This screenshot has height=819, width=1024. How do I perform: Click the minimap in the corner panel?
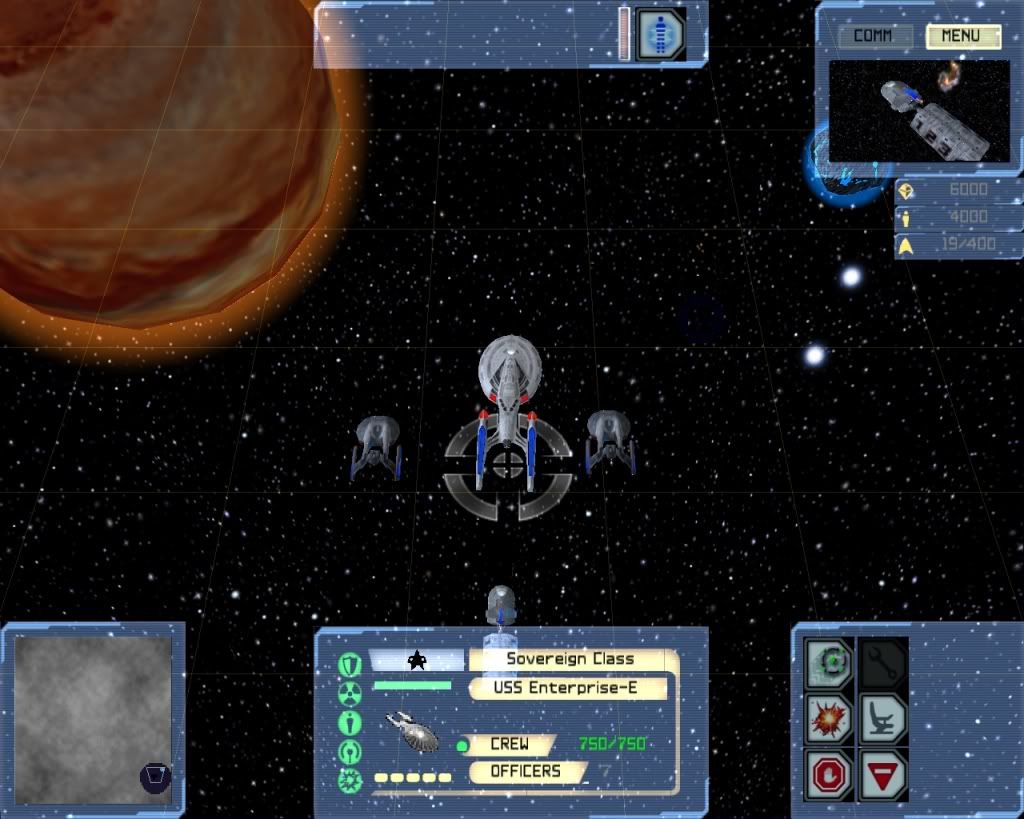point(92,720)
